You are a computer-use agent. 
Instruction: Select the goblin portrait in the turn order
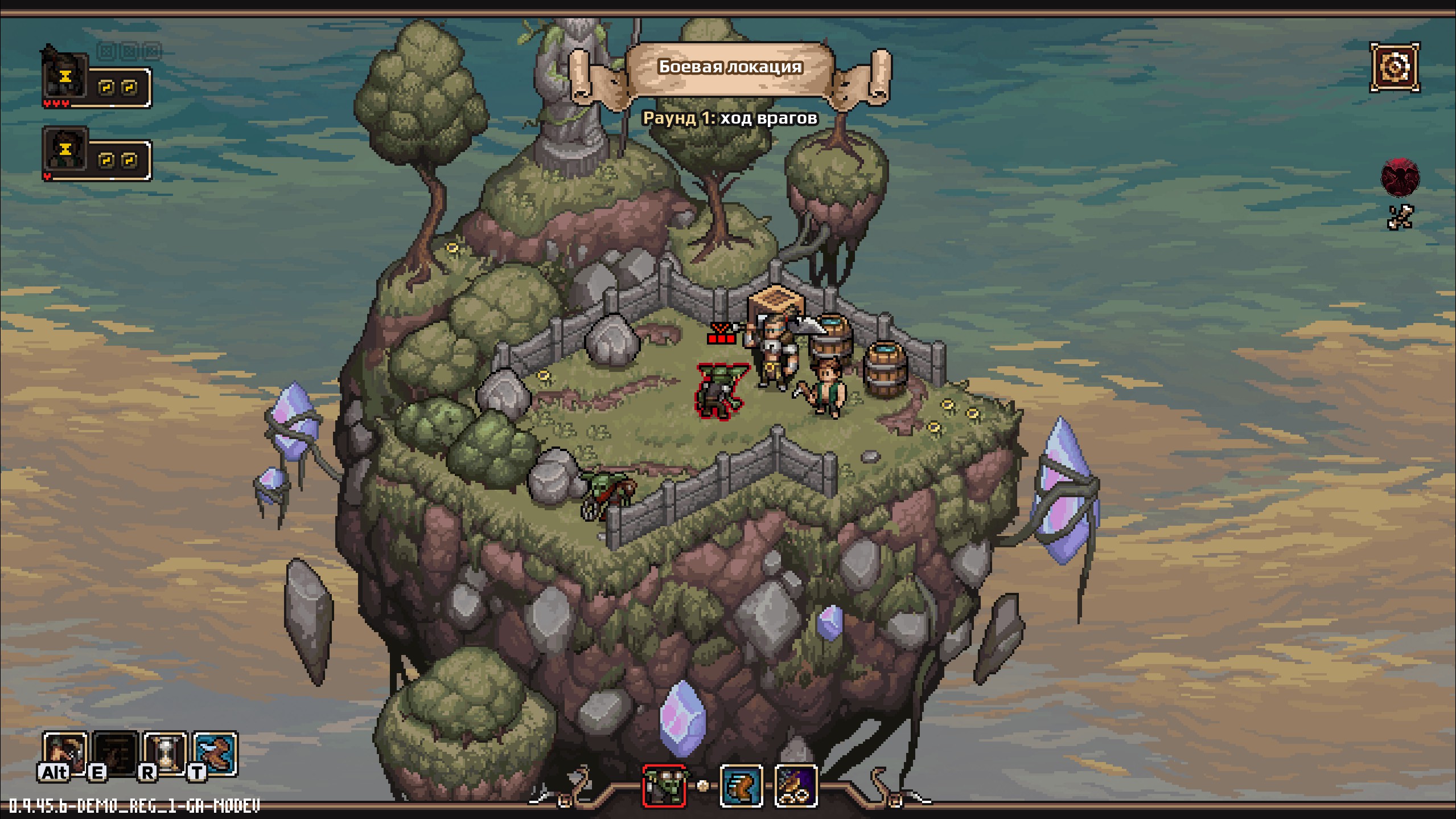(664, 785)
